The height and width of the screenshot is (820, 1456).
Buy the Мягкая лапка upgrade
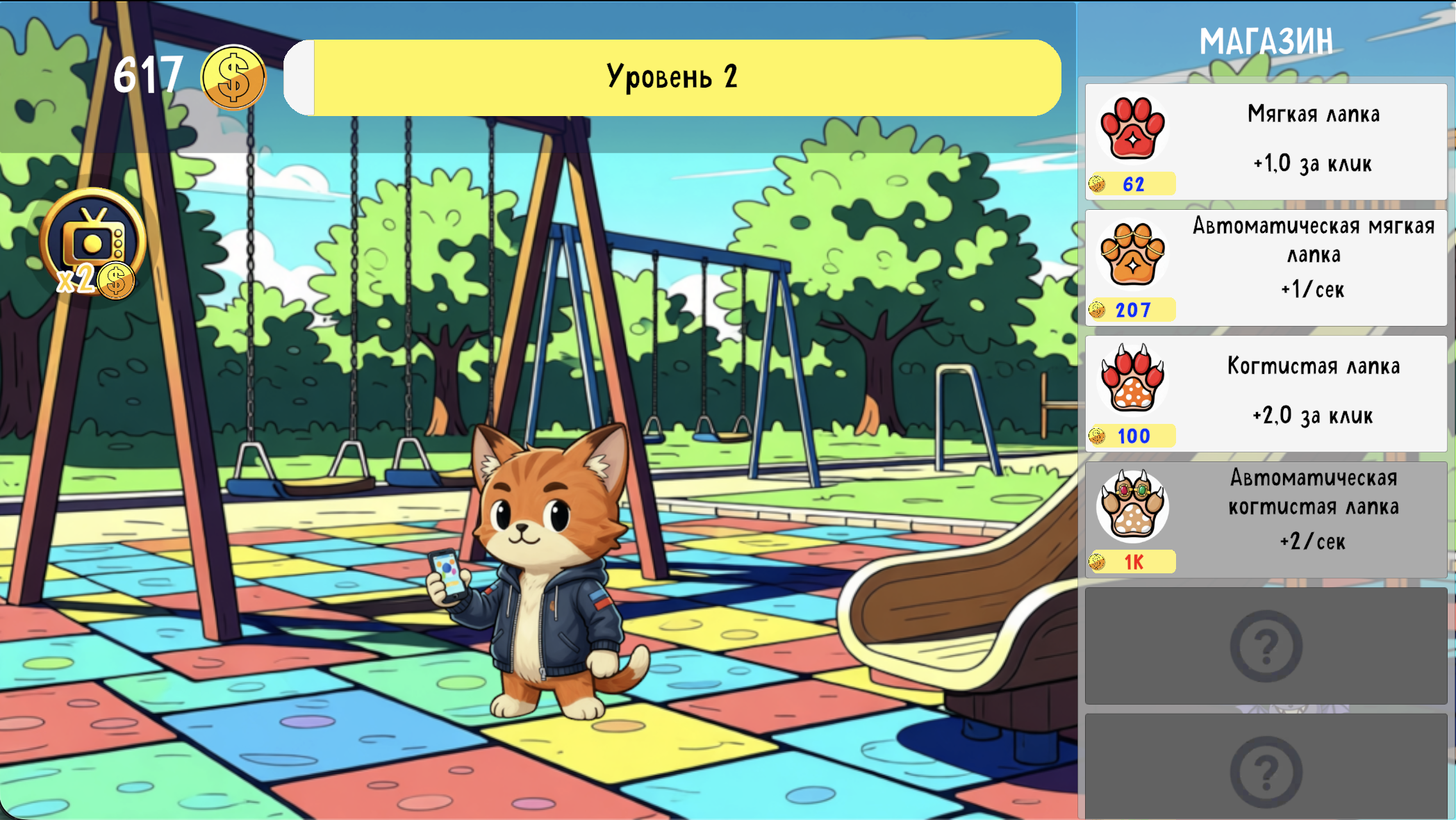(x=1266, y=142)
